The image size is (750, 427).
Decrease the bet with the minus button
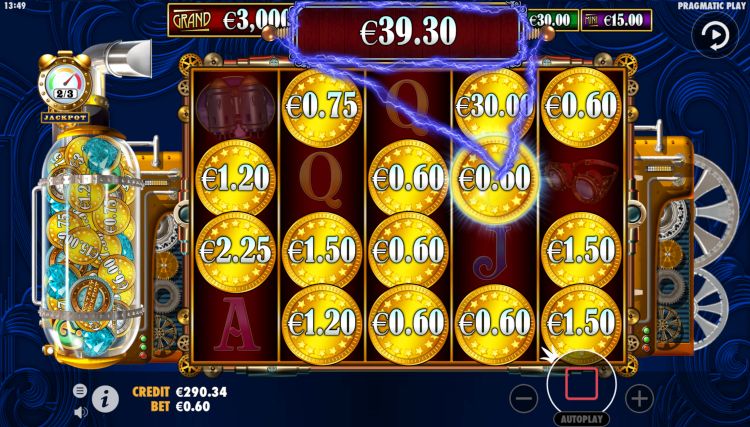coord(524,397)
